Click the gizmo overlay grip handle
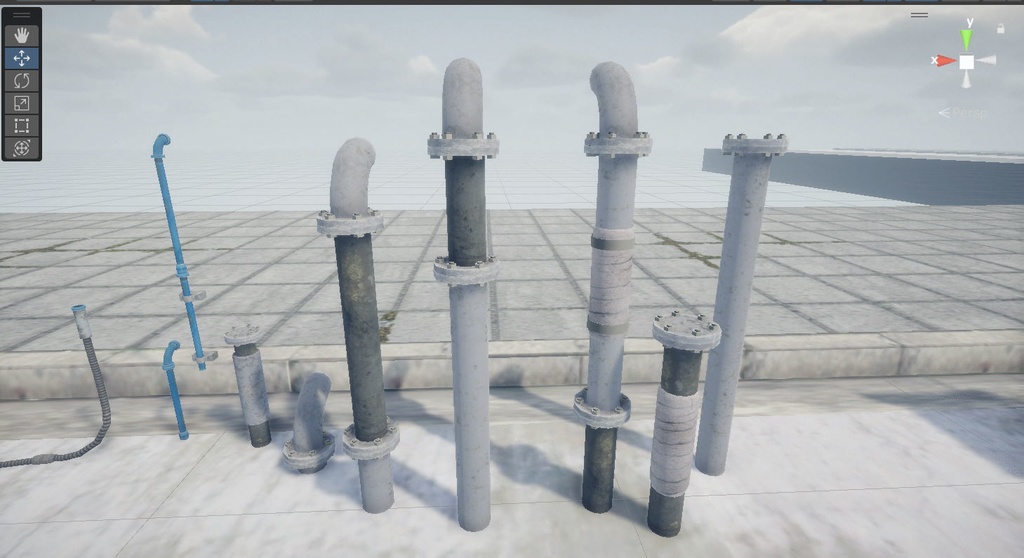This screenshot has height=558, width=1024. (x=919, y=15)
